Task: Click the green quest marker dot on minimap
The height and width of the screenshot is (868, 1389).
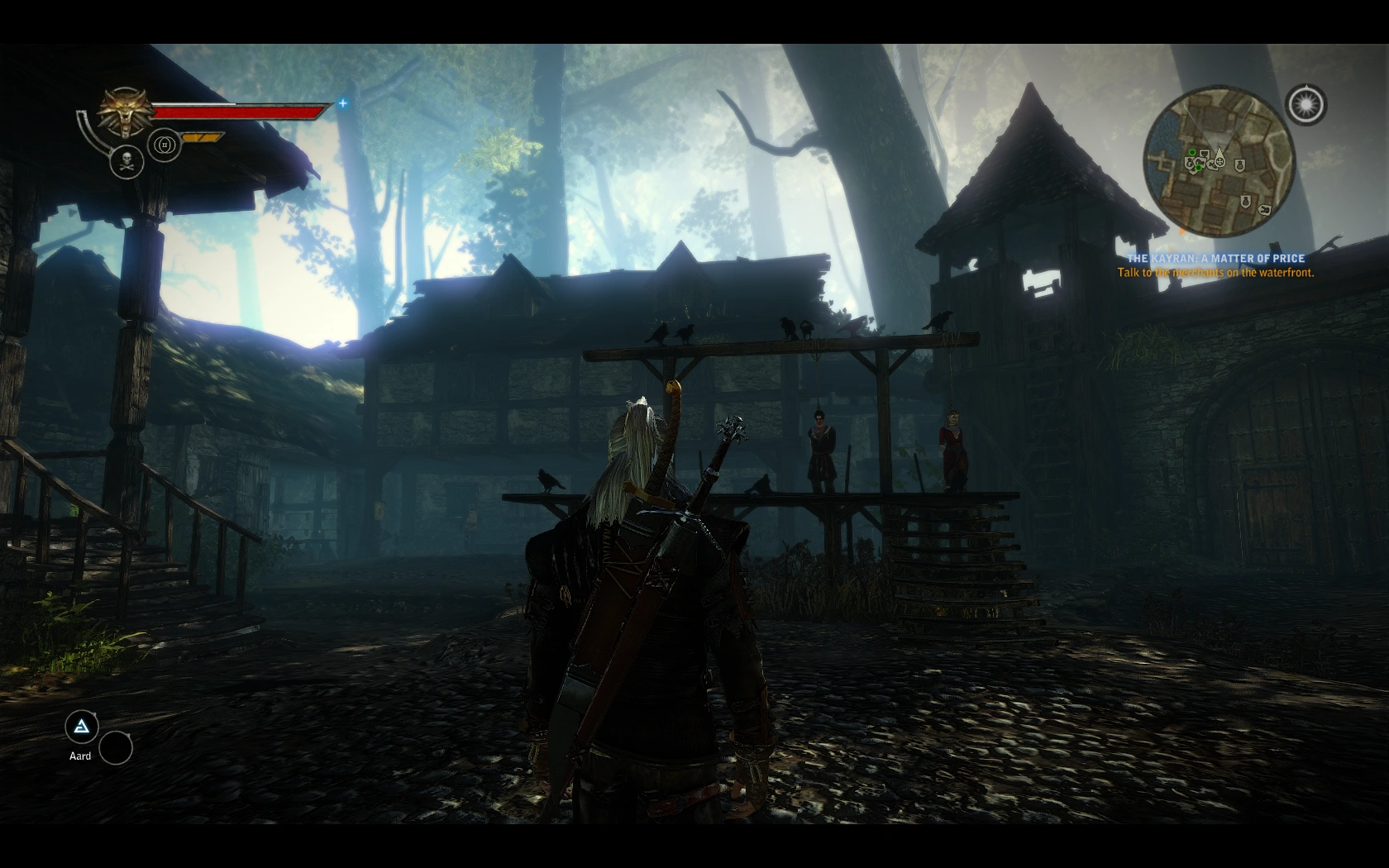Action: (1192, 152)
